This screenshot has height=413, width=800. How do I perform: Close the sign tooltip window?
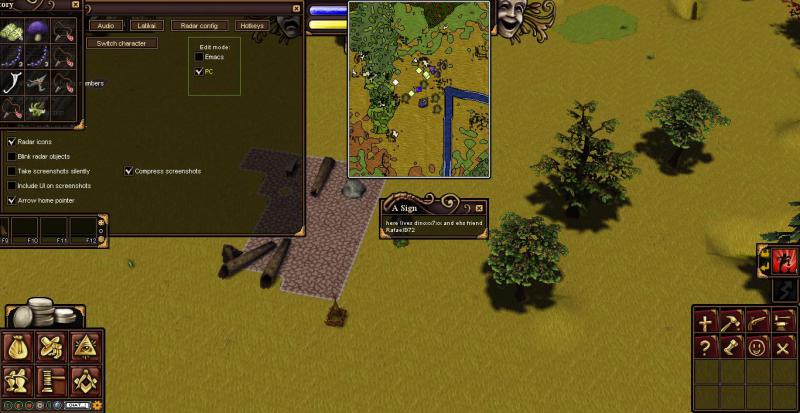pyautogui.click(x=479, y=208)
